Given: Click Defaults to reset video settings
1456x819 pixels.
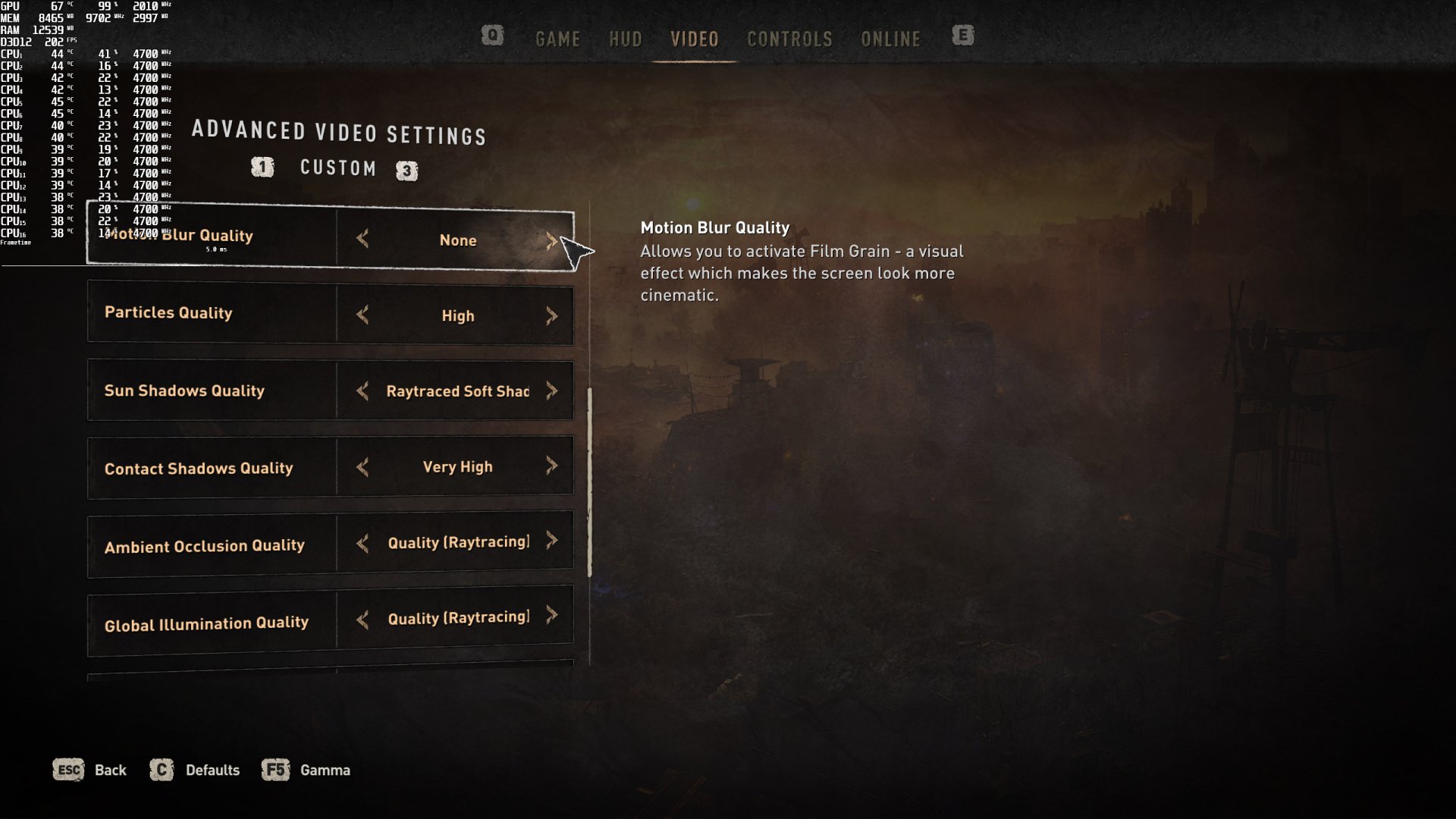Looking at the screenshot, I should click(213, 770).
